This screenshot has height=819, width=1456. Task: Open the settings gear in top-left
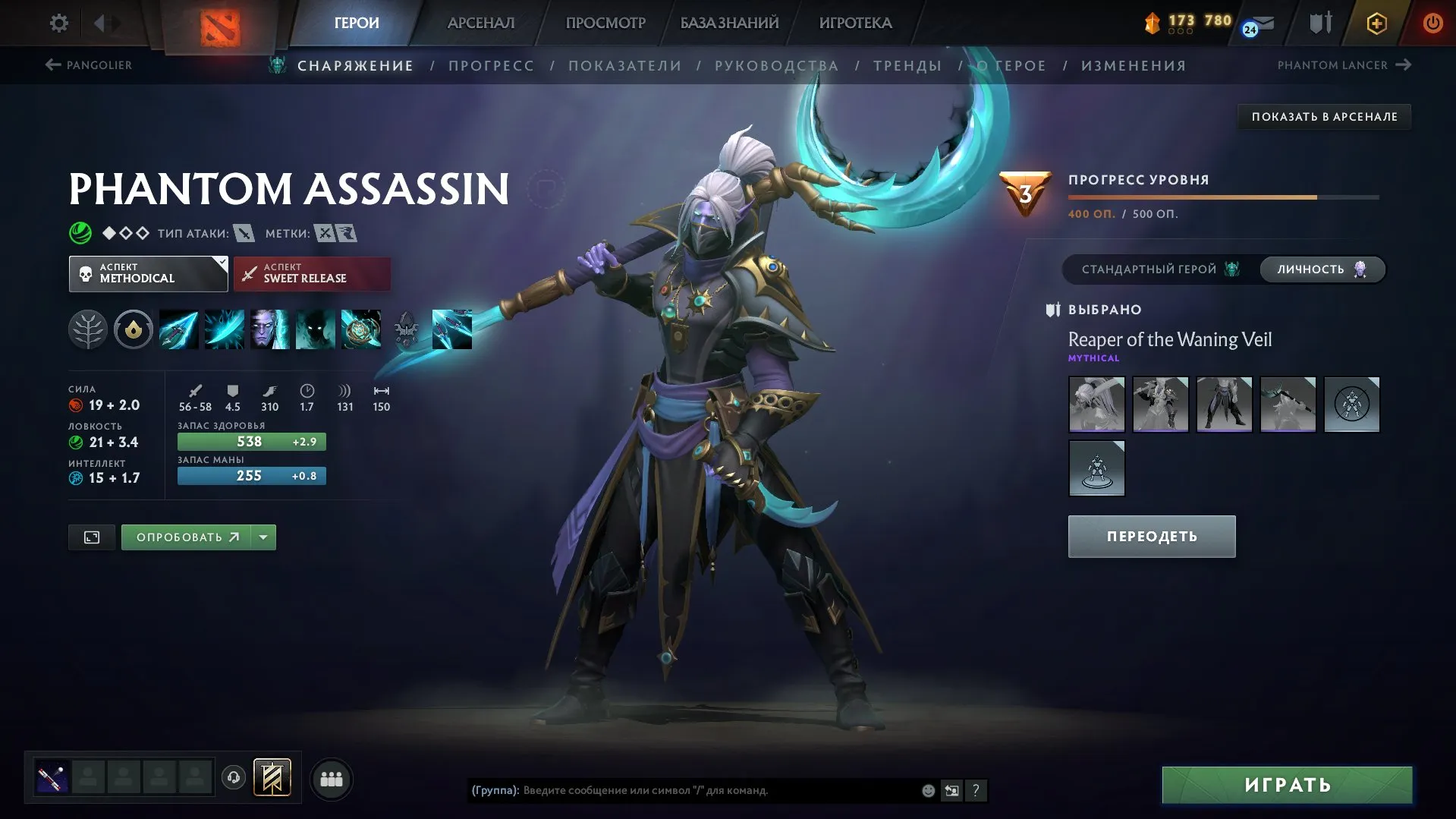pos(59,23)
